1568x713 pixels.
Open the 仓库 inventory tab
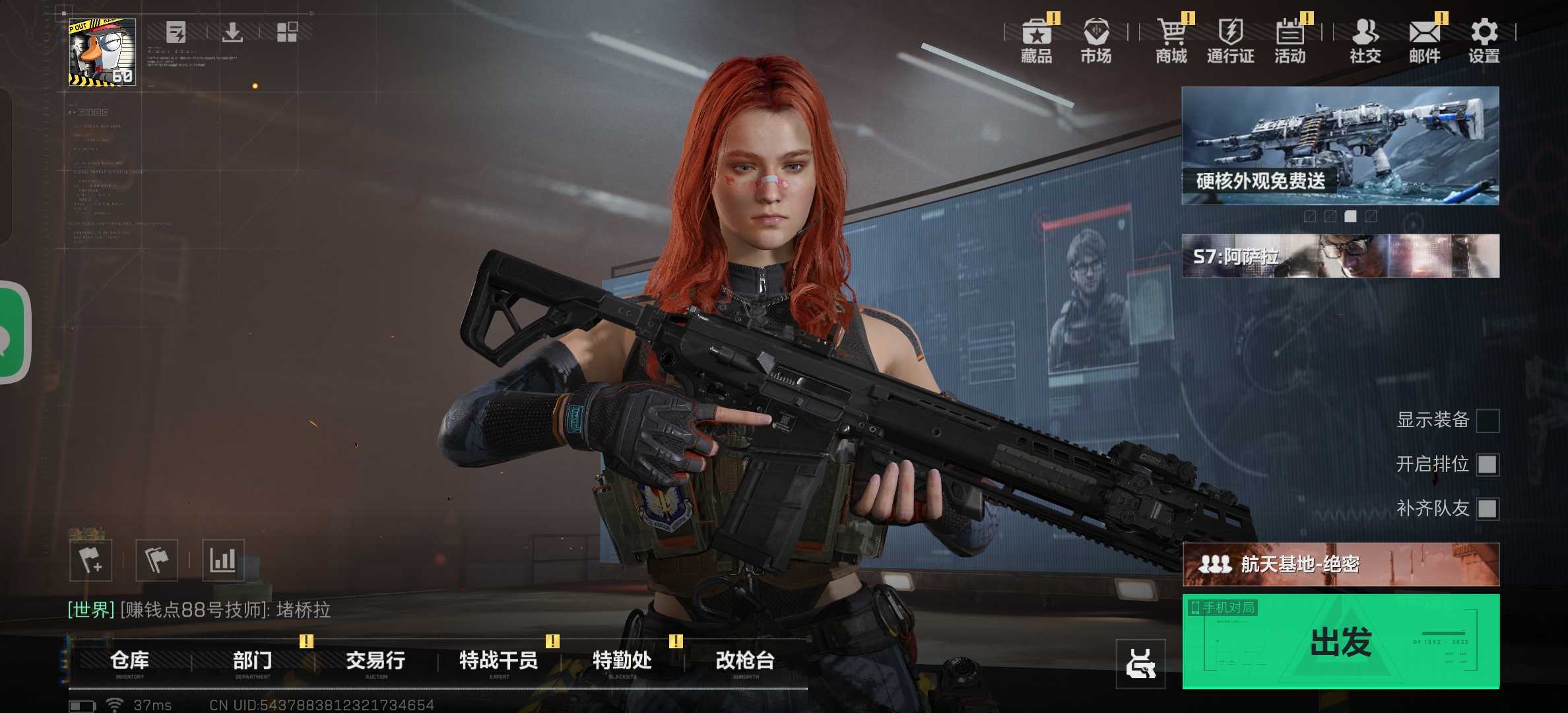click(x=129, y=661)
